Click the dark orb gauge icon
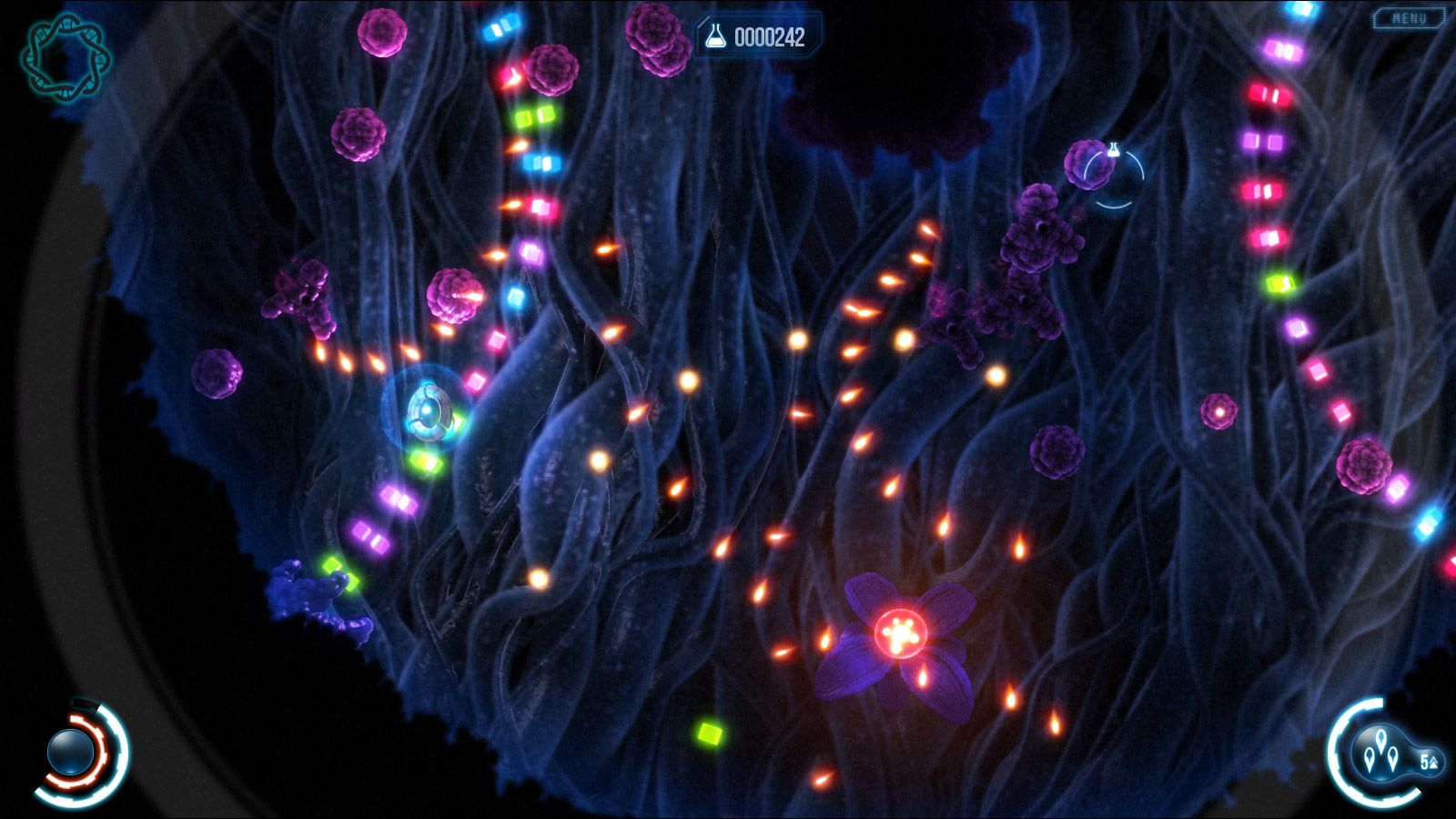 [71, 753]
